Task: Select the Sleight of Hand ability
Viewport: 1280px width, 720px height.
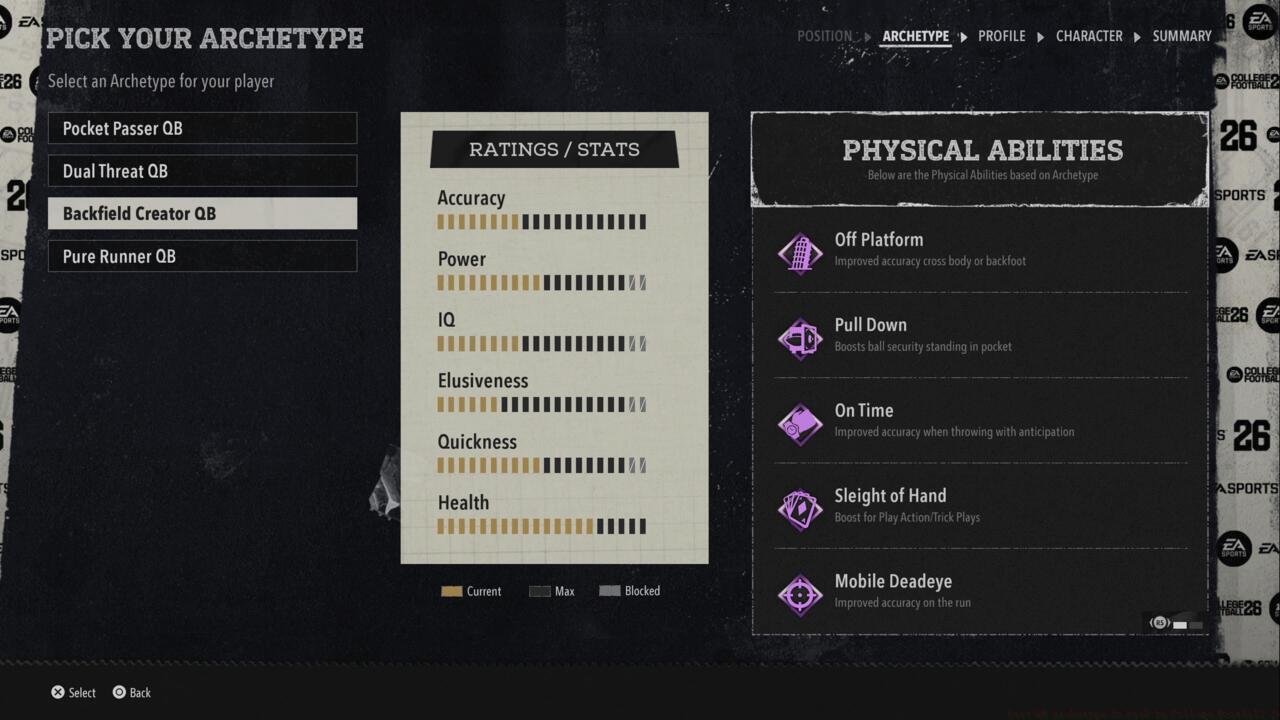Action: [x=980, y=506]
